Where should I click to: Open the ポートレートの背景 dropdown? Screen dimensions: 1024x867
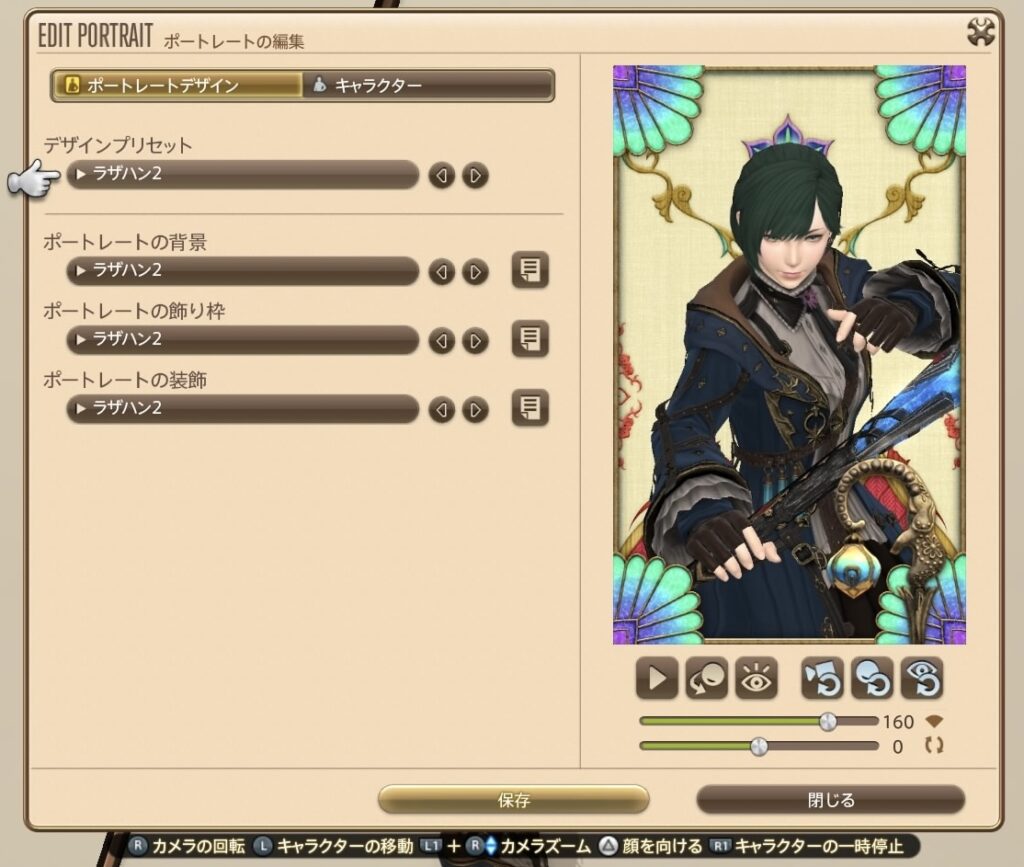coord(242,271)
